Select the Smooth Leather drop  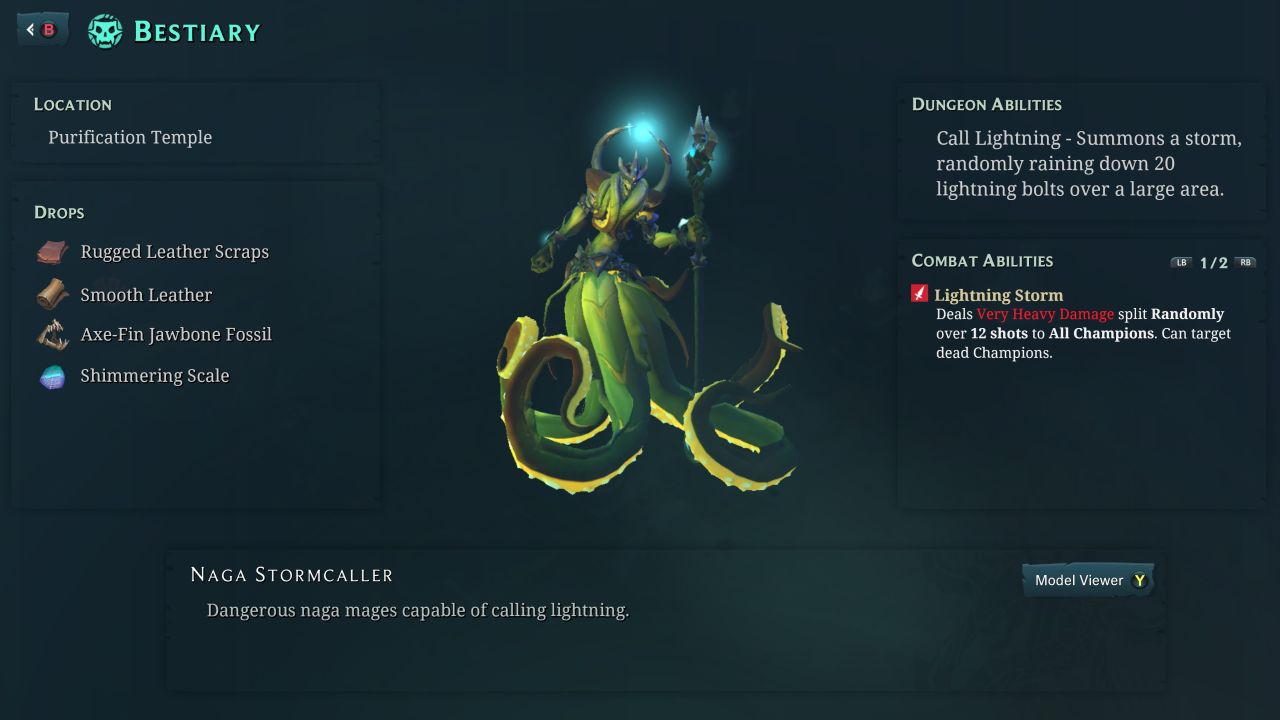click(146, 295)
